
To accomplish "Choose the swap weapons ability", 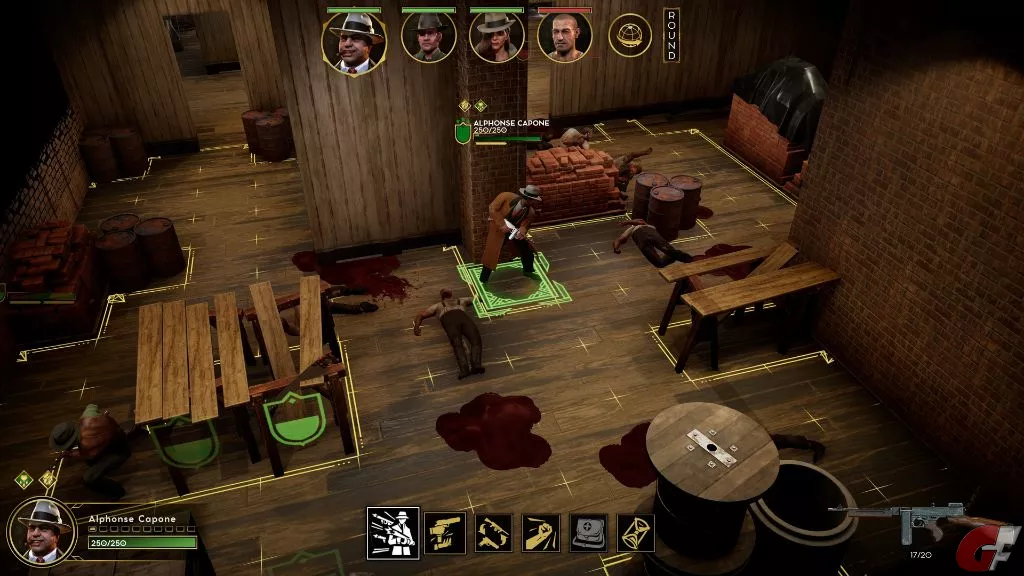I will (492, 532).
